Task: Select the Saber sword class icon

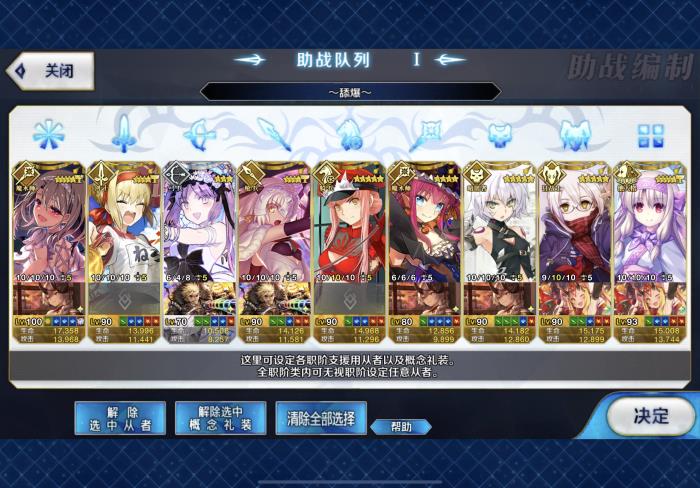Action: pyautogui.click(x=122, y=134)
